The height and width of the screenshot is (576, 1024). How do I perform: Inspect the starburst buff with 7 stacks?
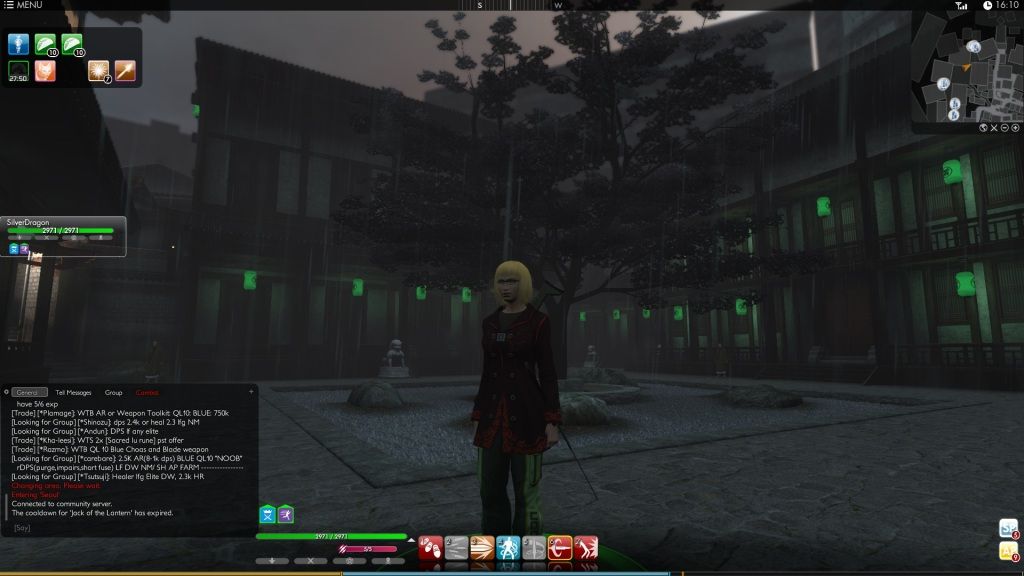(98, 71)
